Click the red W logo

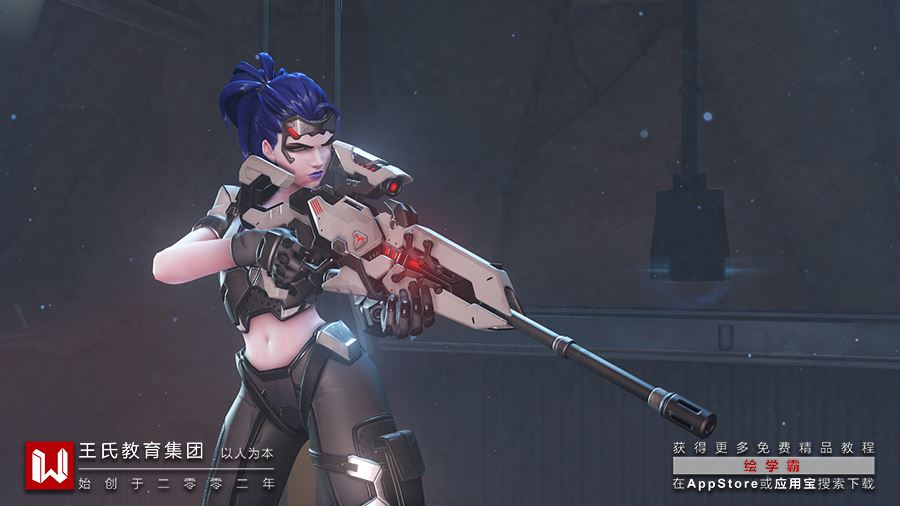click(x=49, y=466)
